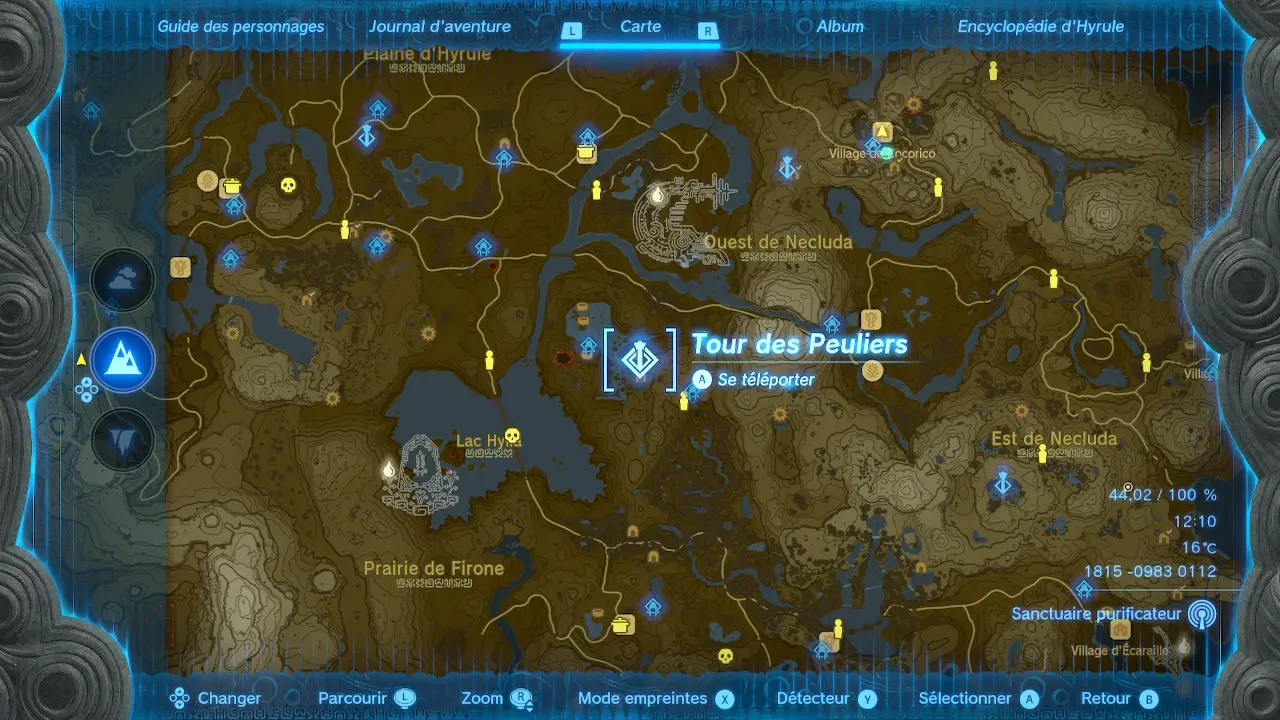Select the Tour des Peuliers tower marker
This screenshot has height=720, width=1280.
tap(640, 360)
